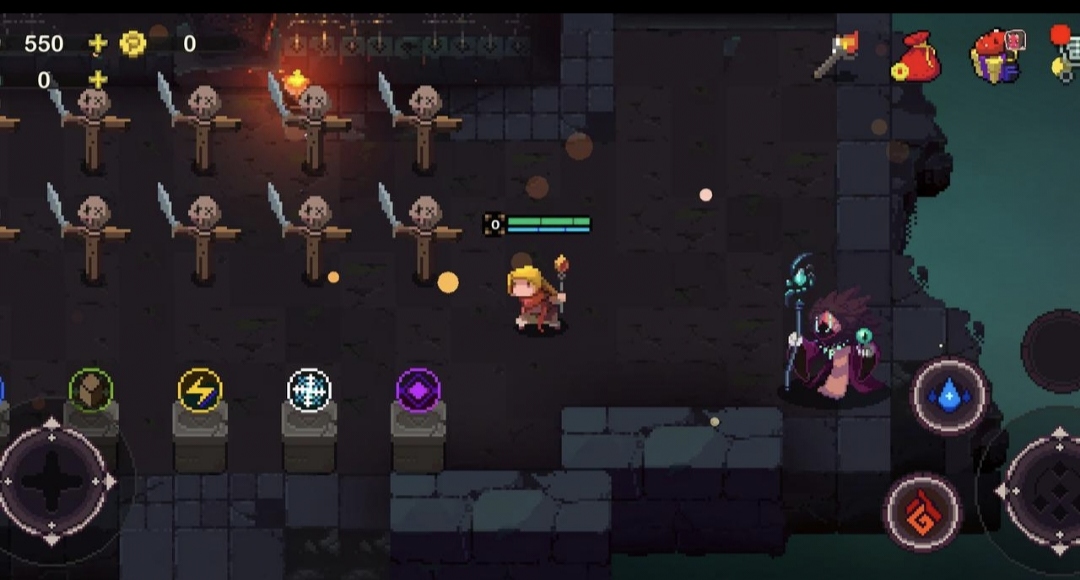Tap the plus button below the 550 counter
The height and width of the screenshot is (580, 1080).
coord(97,80)
